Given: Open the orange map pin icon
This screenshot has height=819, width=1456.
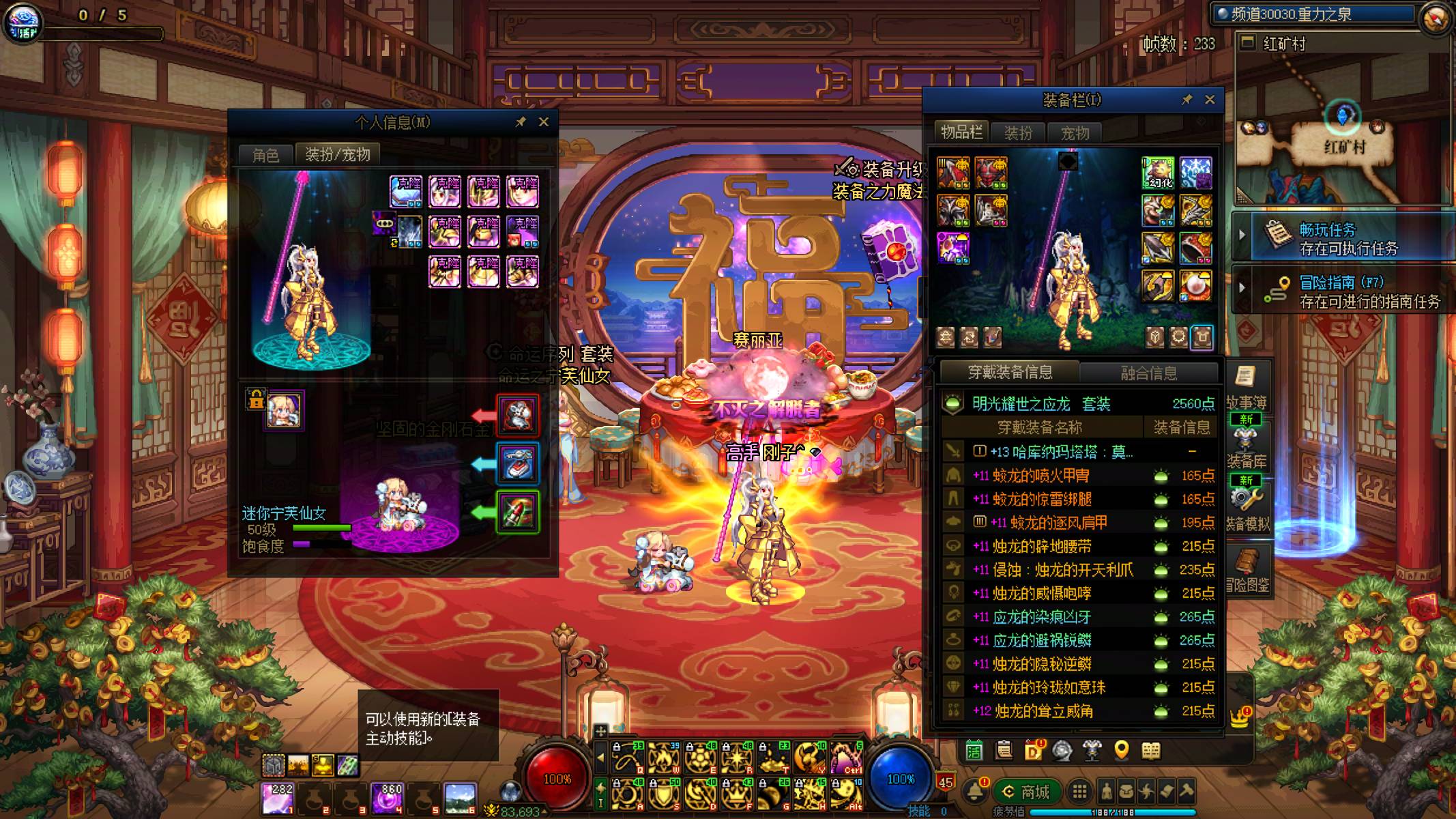Looking at the screenshot, I should (x=1121, y=751).
